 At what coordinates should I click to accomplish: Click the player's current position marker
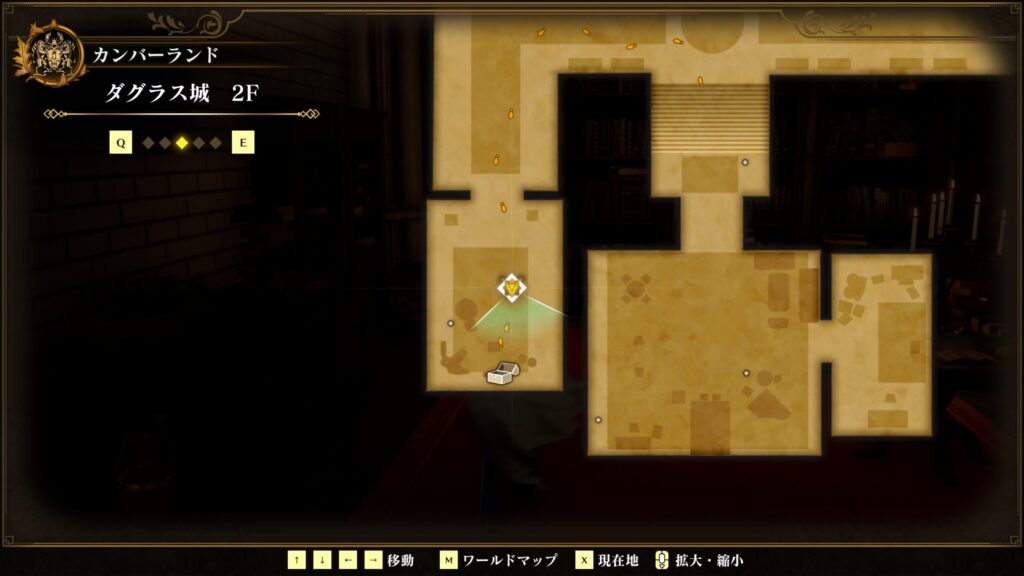click(x=512, y=288)
